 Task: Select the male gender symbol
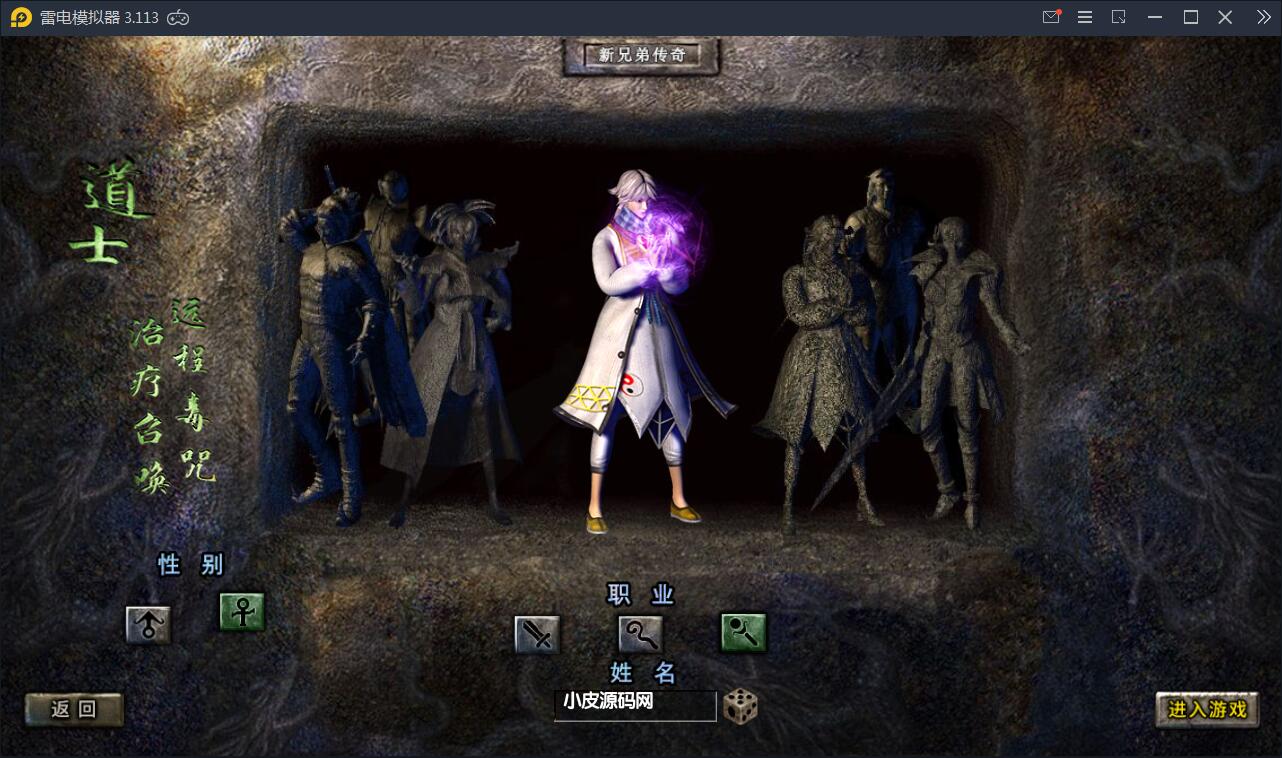(x=147, y=622)
